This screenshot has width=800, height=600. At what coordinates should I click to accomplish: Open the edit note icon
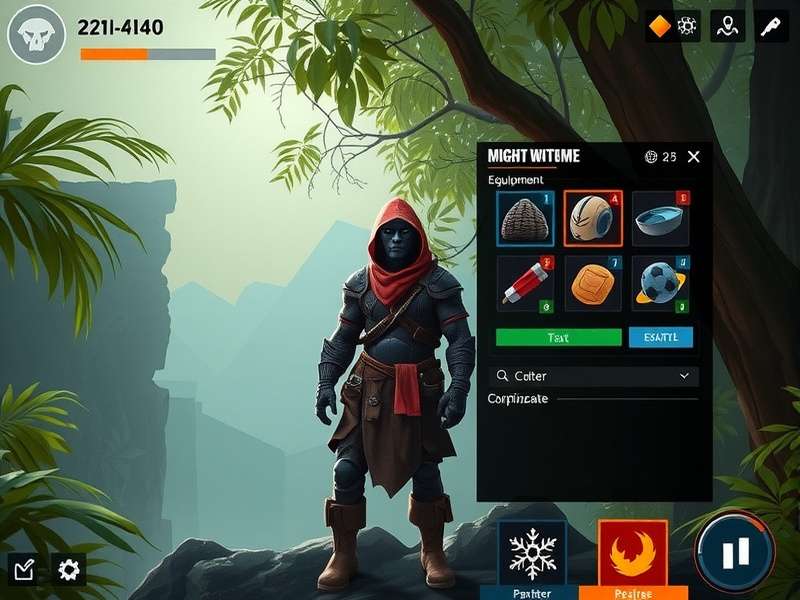tap(25, 570)
